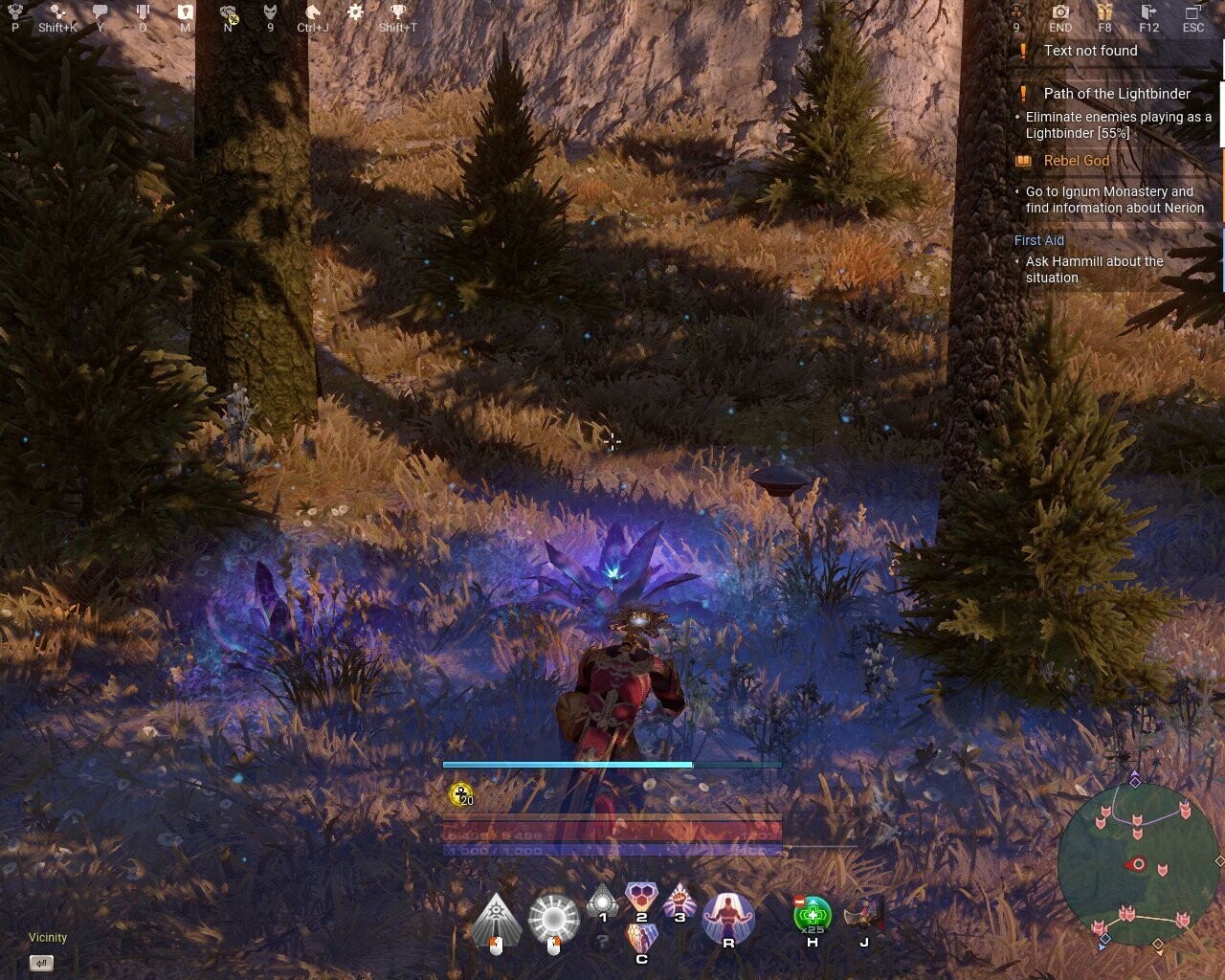Open the Path of the Lightbinder quest
Screen dimensions: 1225x980
click(x=1116, y=94)
